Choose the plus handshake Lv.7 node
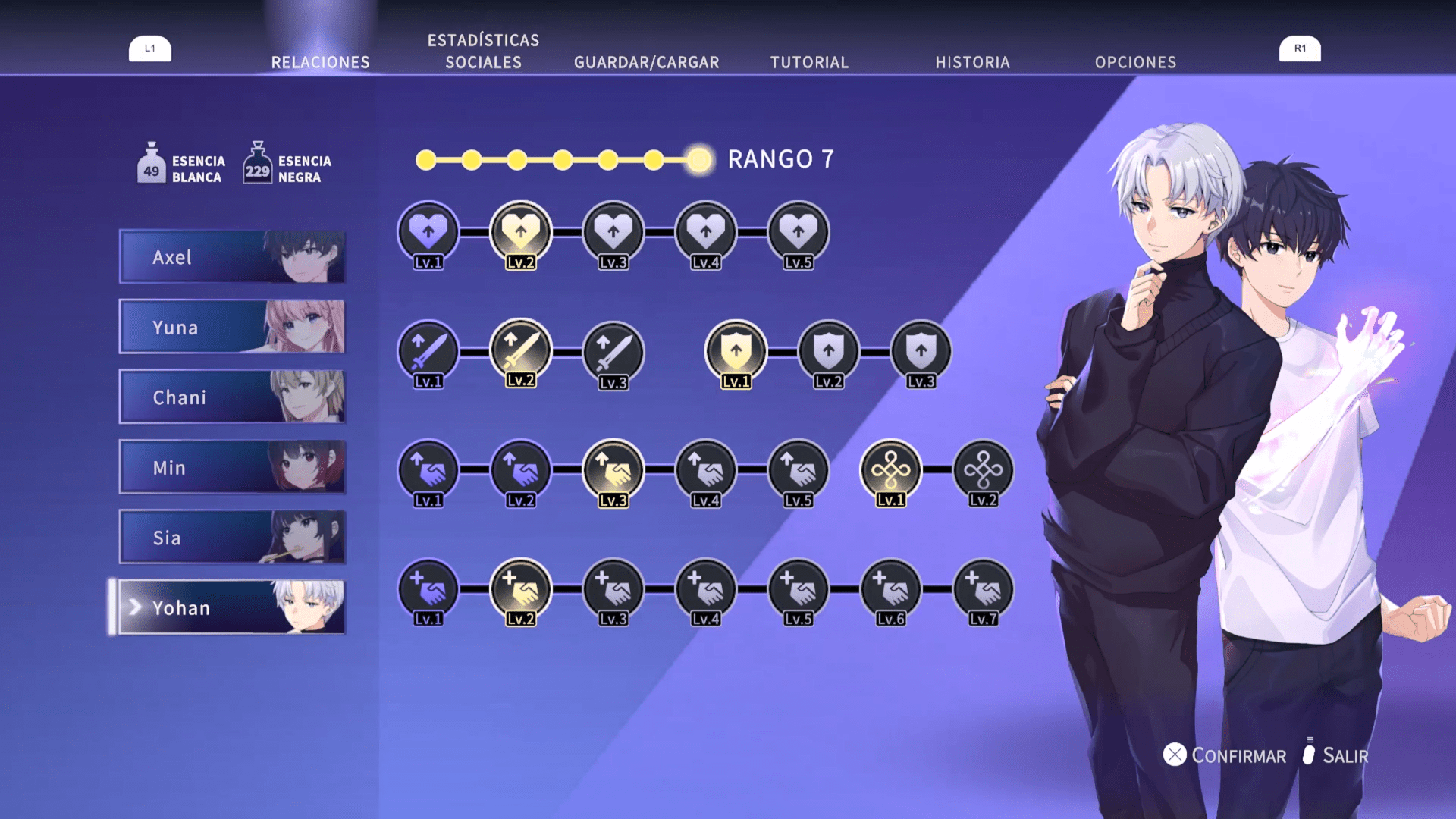Image resolution: width=1456 pixels, height=819 pixels. [x=983, y=589]
